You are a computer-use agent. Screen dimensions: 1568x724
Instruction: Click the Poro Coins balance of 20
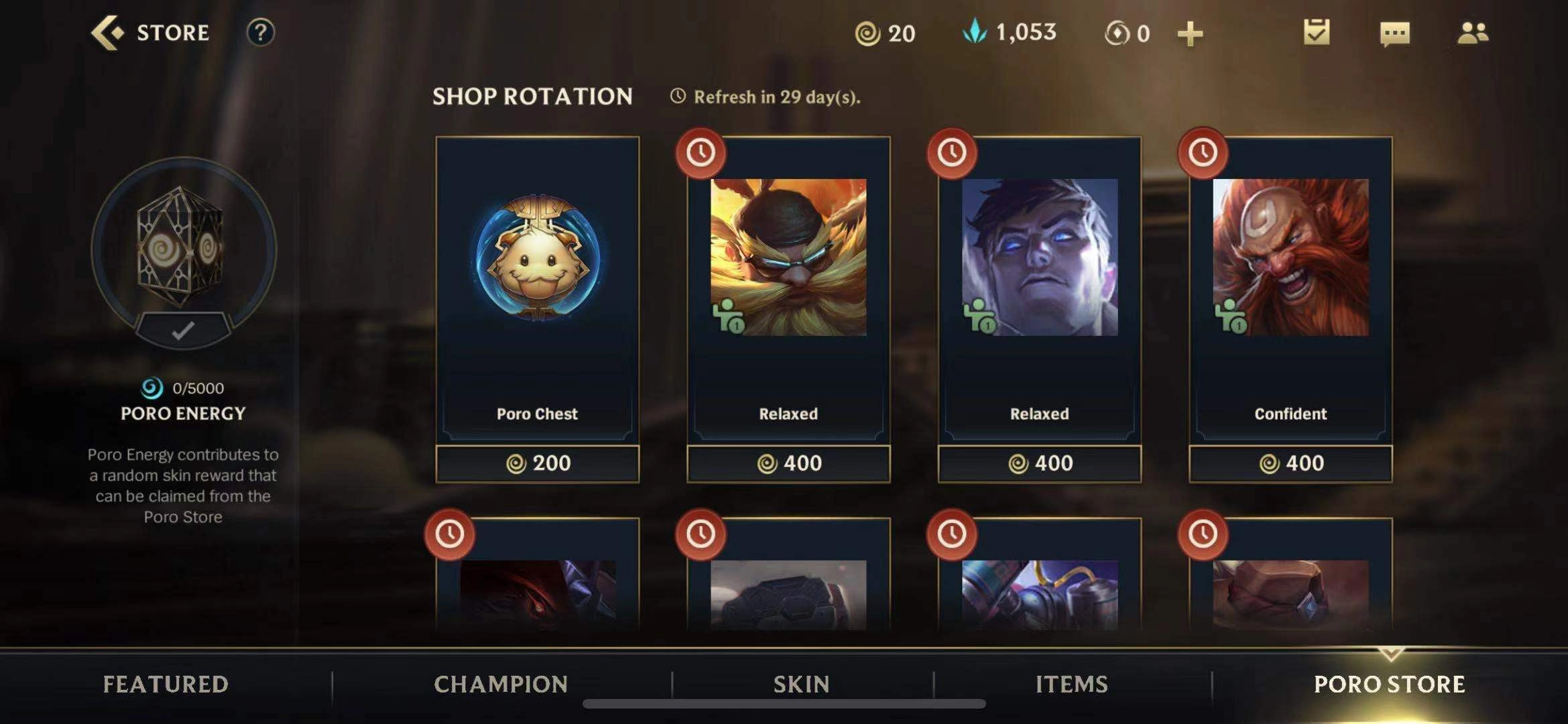(885, 34)
